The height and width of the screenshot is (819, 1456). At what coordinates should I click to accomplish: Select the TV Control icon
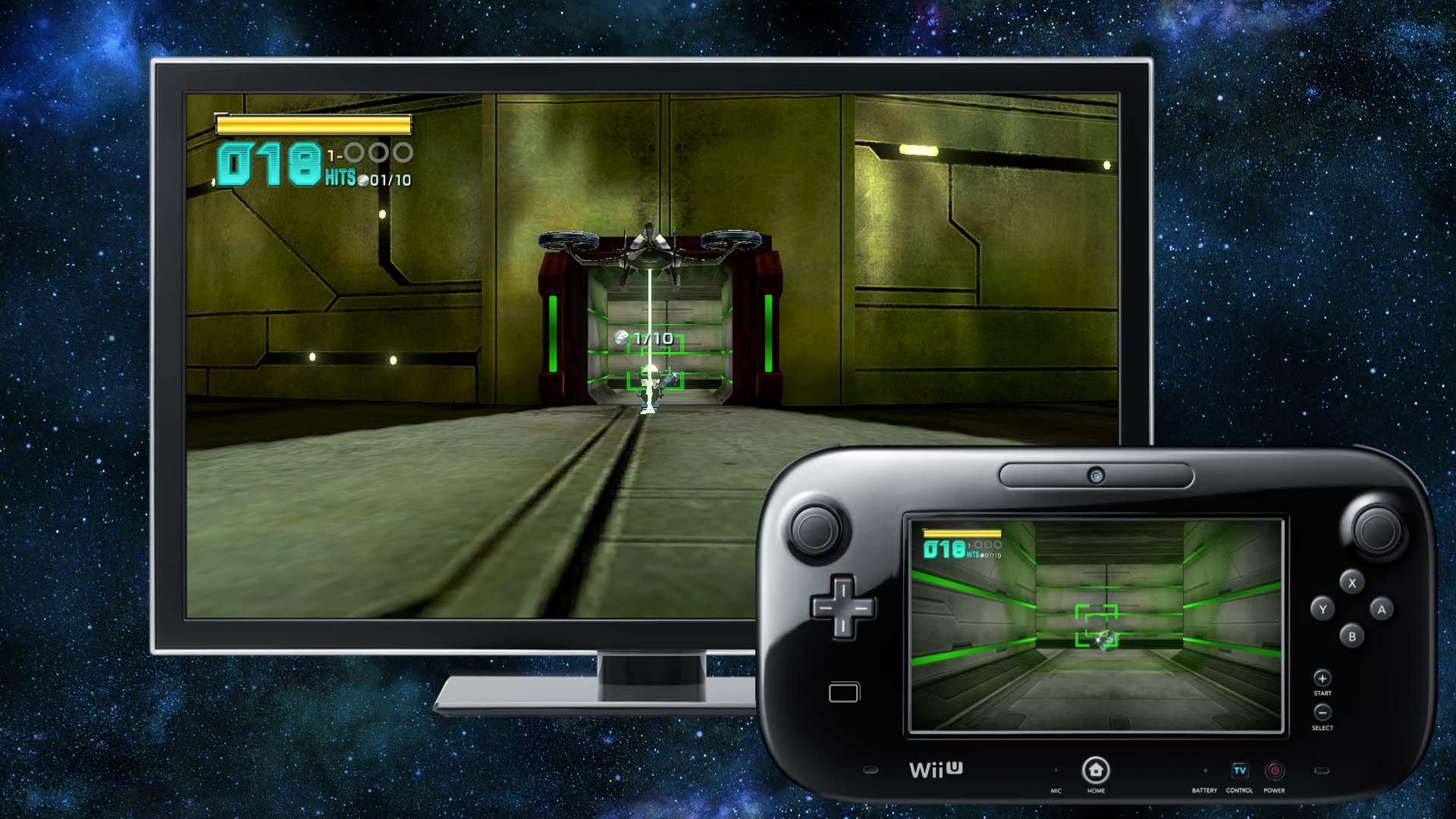pyautogui.click(x=1240, y=770)
